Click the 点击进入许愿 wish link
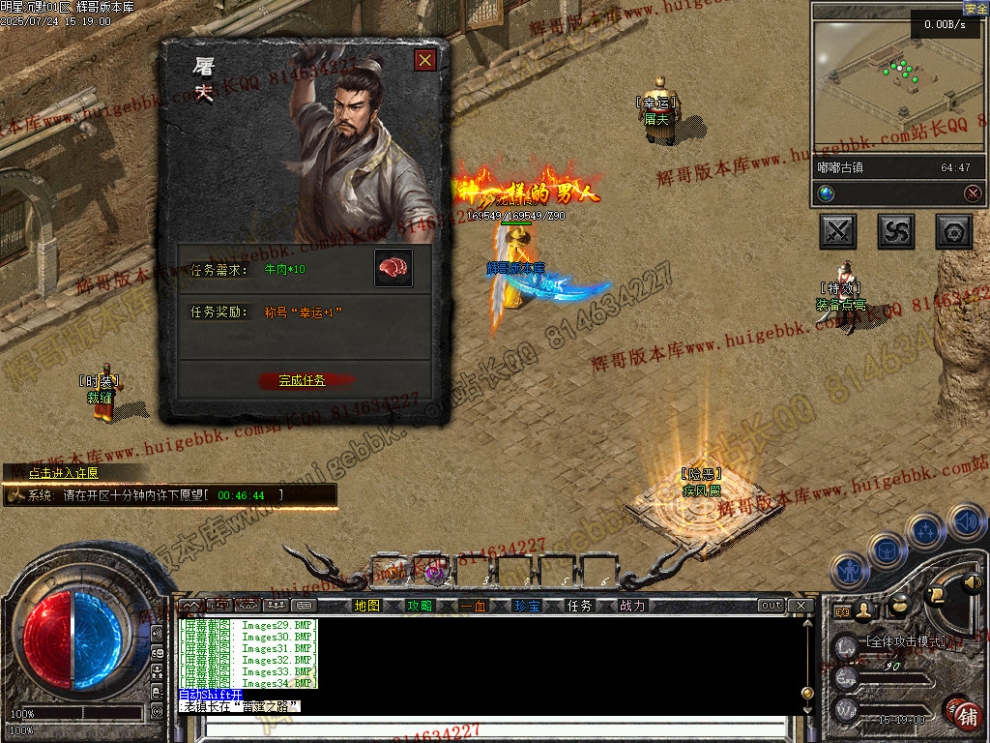 click(63, 473)
